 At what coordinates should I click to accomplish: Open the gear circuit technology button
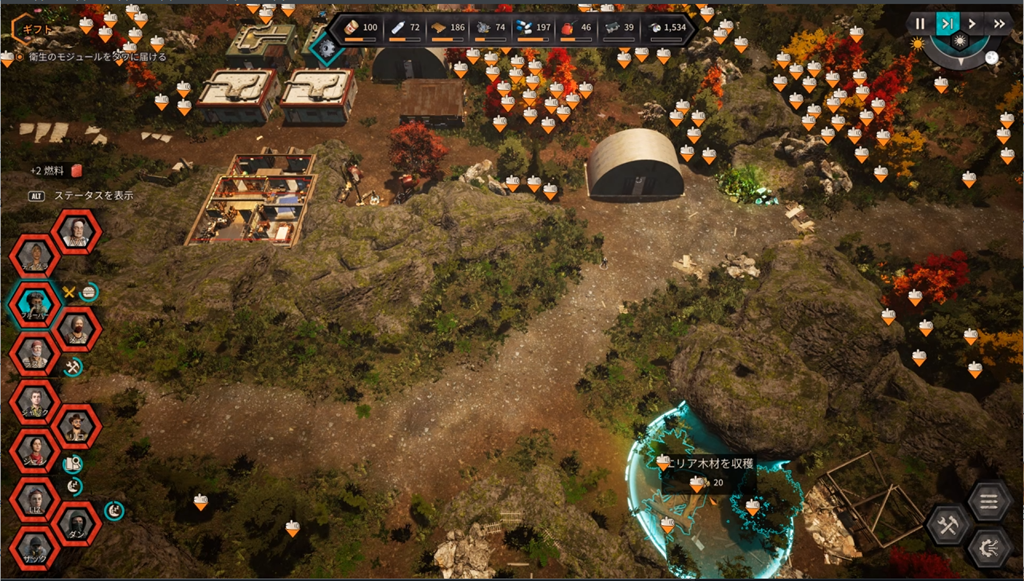(x=990, y=548)
